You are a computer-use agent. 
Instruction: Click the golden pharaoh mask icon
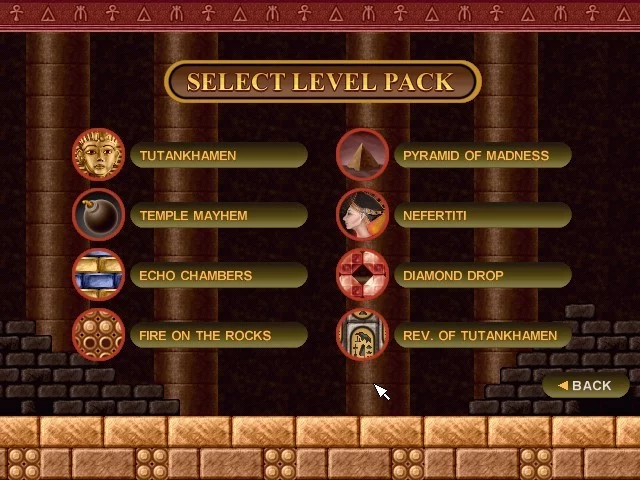pyautogui.click(x=98, y=155)
